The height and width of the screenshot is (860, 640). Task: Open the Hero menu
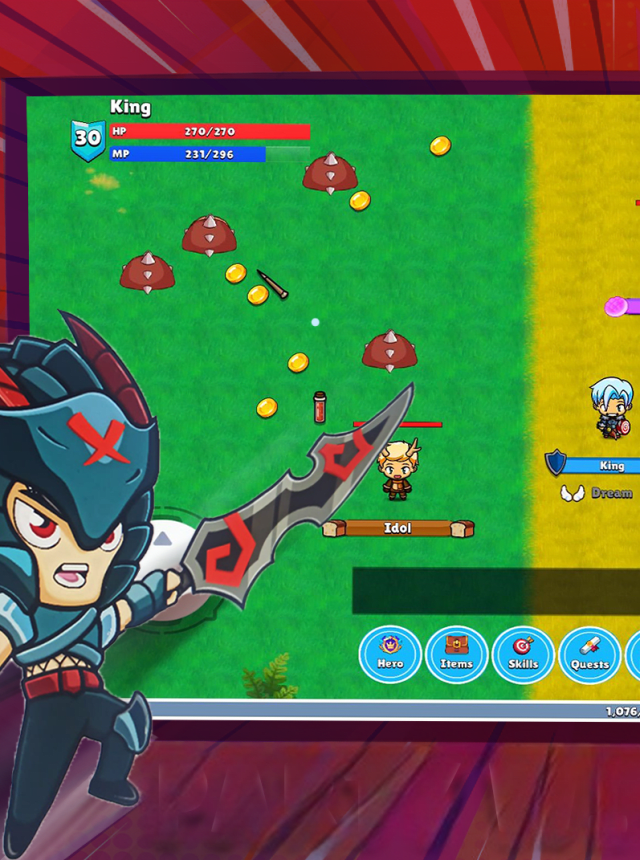(x=390, y=654)
